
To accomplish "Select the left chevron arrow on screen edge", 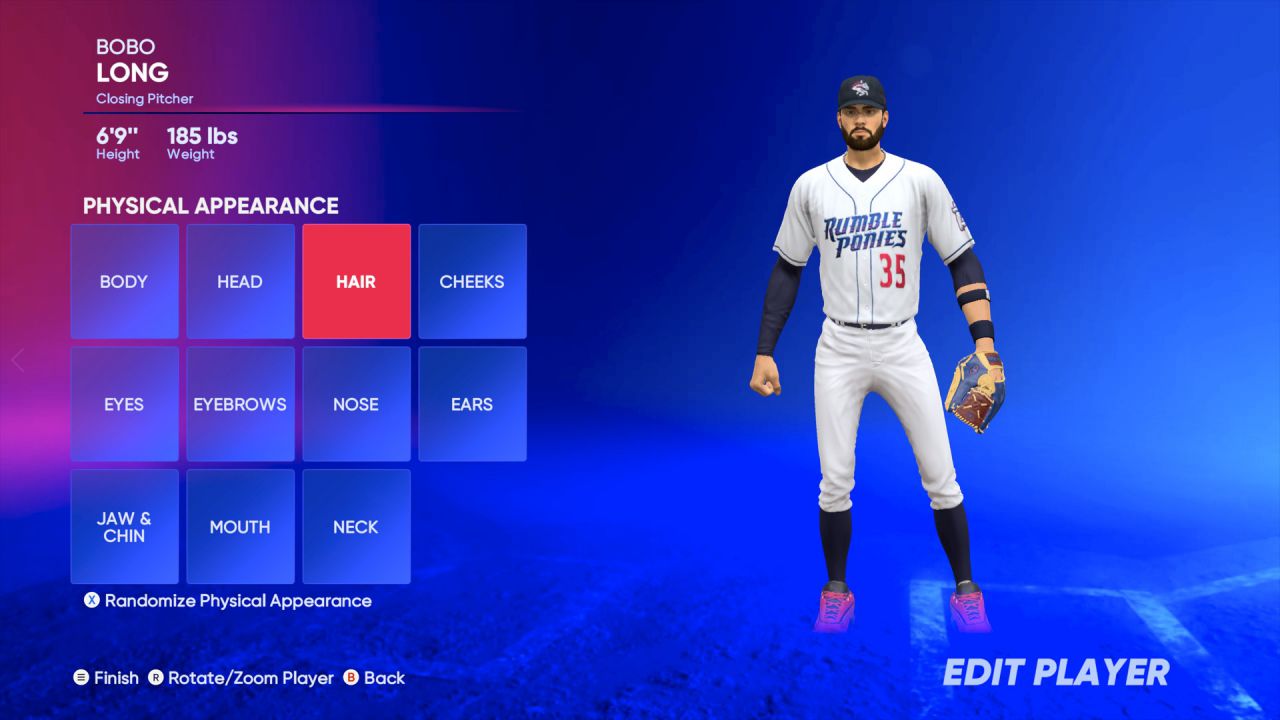I will pos(17,360).
